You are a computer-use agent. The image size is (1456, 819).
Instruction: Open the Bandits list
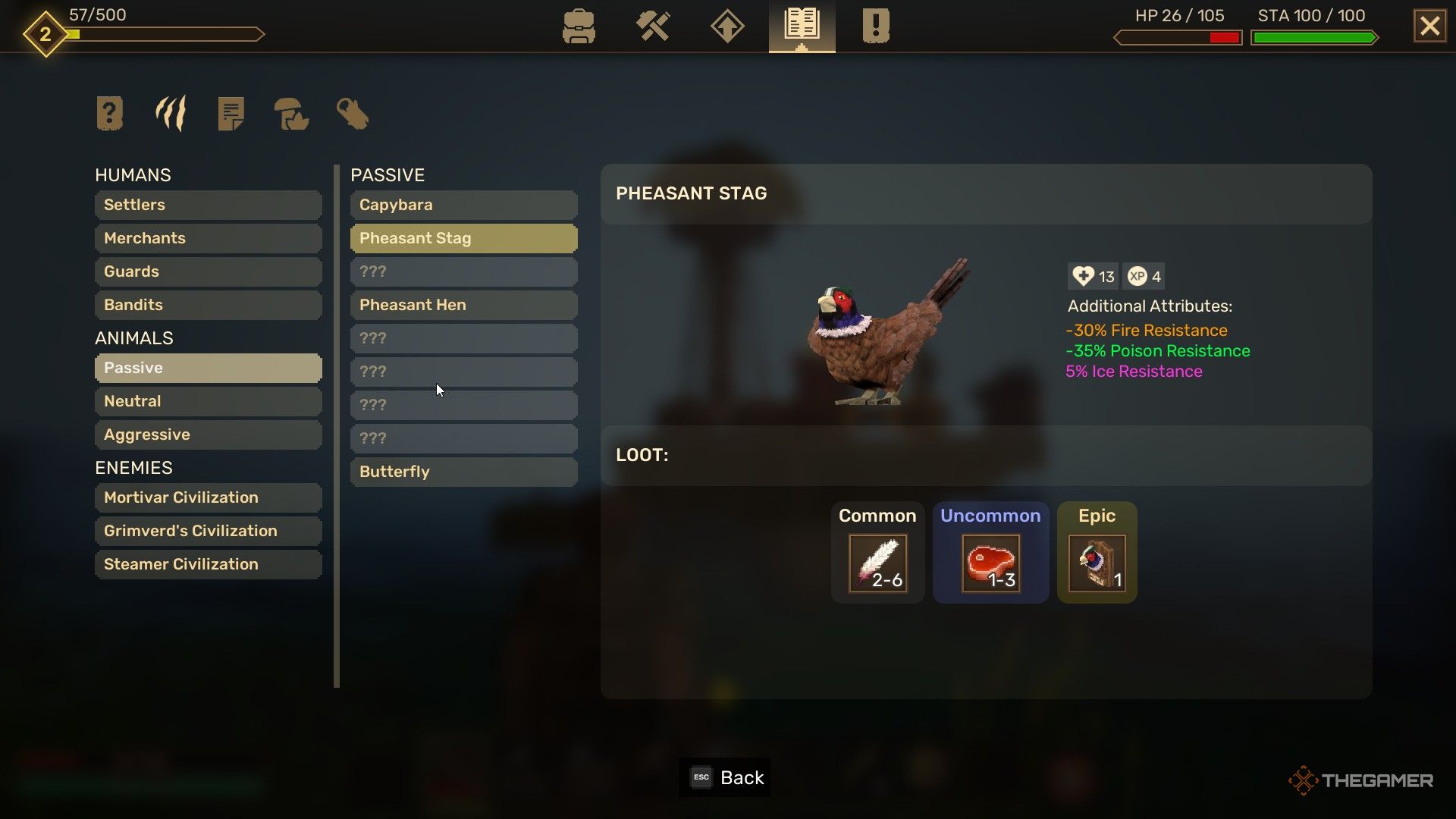[208, 305]
